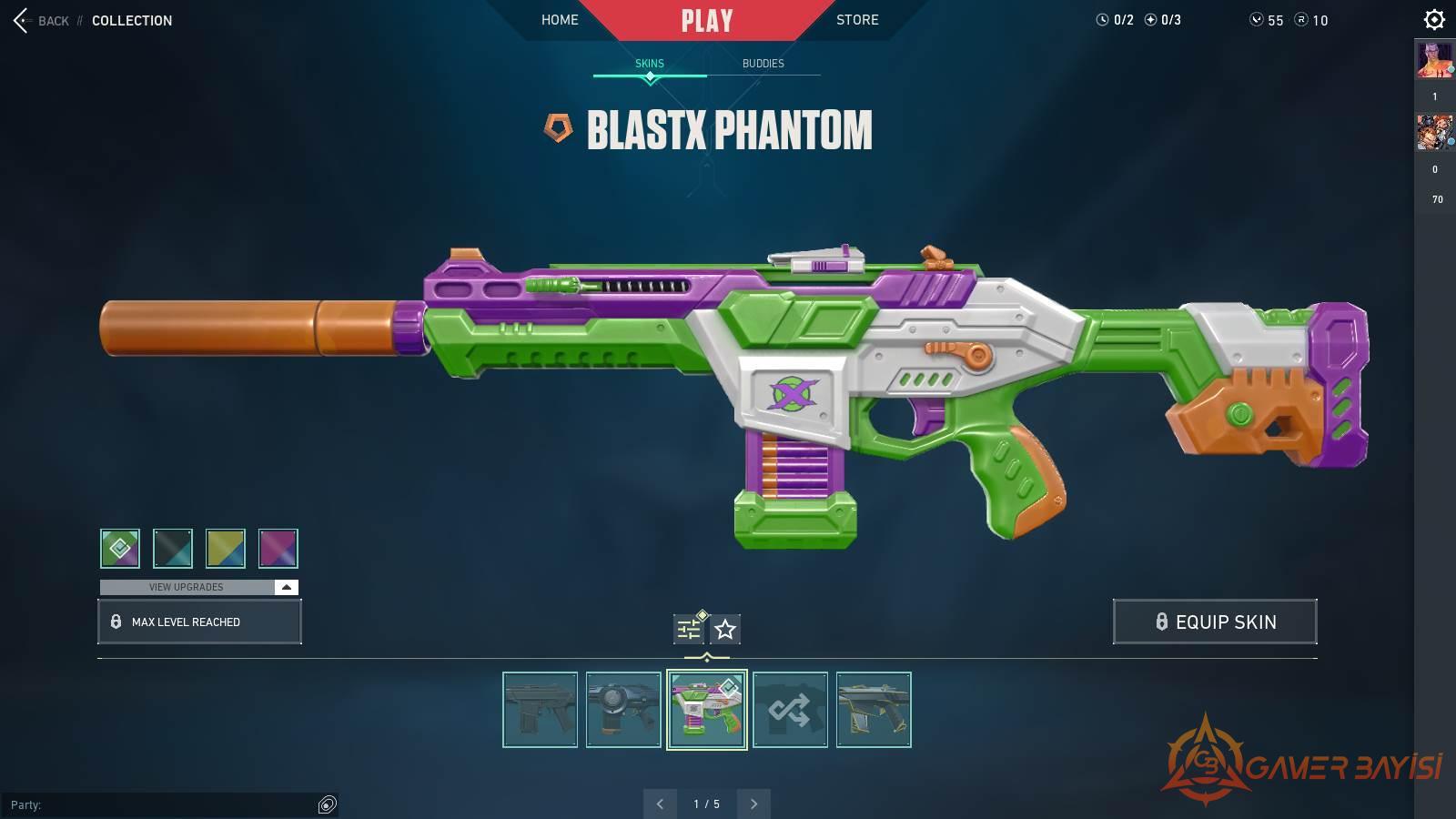
Task: Select the randomize shuffle skin thumbnail
Action: (790, 710)
